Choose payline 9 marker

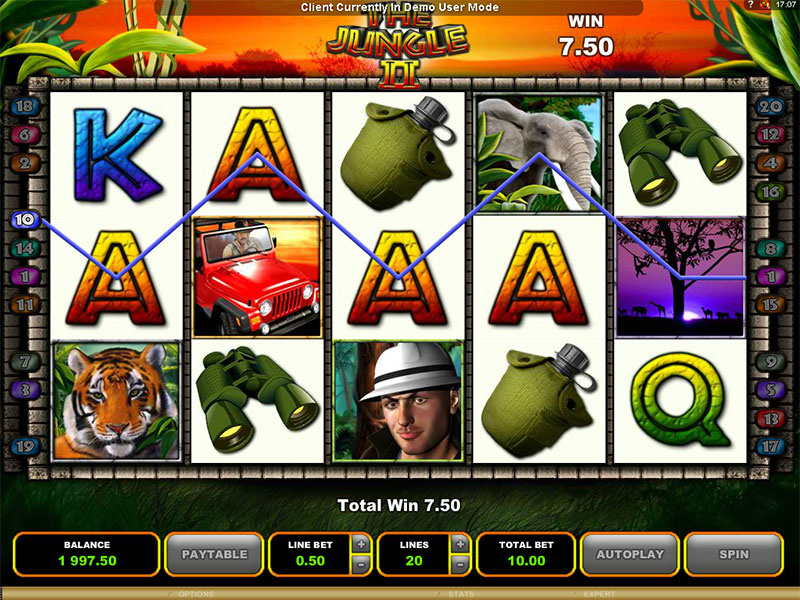click(770, 361)
